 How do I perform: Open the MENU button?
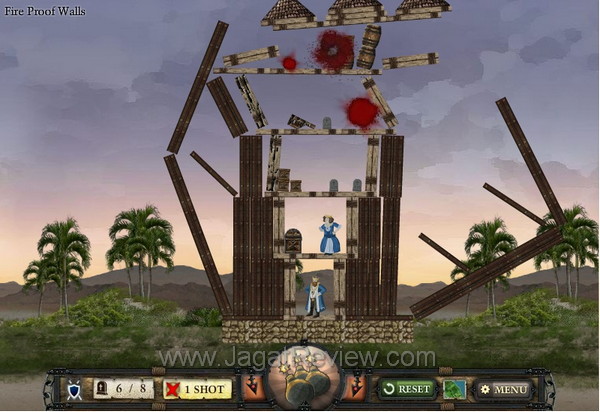click(504, 388)
